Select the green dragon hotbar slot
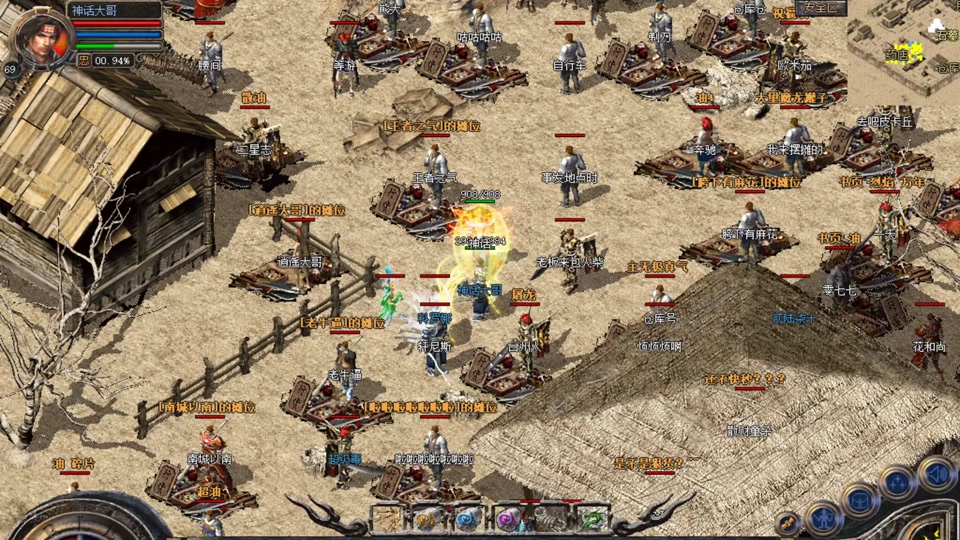The image size is (960, 540). click(593, 520)
